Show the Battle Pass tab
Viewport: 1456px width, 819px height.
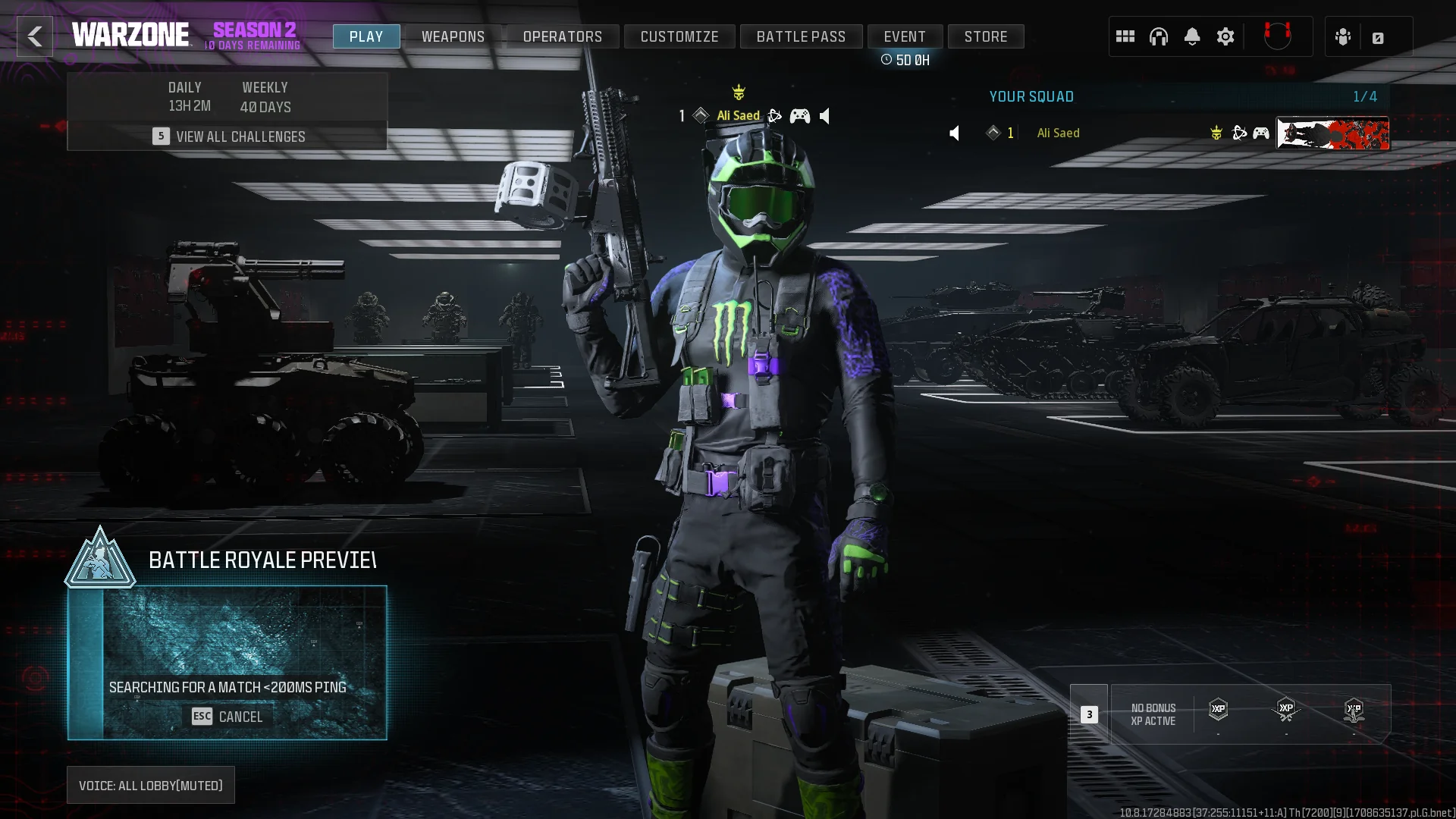click(801, 36)
